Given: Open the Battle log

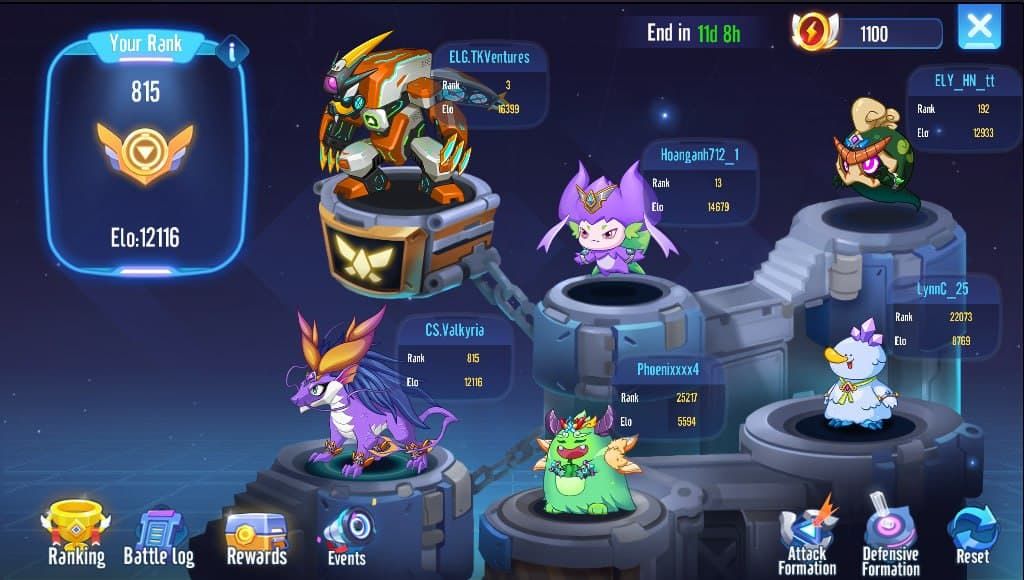Looking at the screenshot, I should [159, 537].
